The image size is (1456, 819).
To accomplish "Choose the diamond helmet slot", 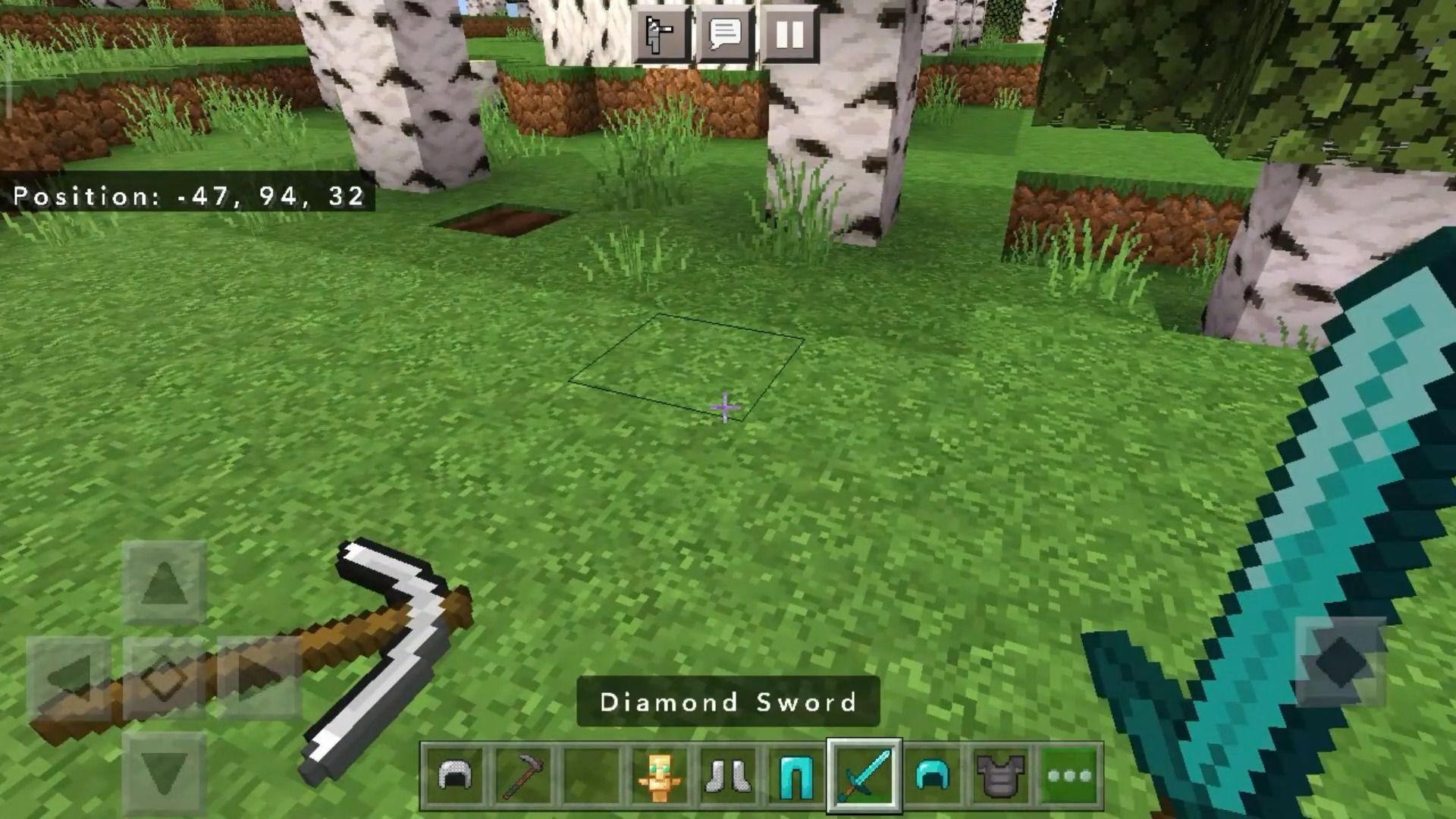I will point(932,776).
